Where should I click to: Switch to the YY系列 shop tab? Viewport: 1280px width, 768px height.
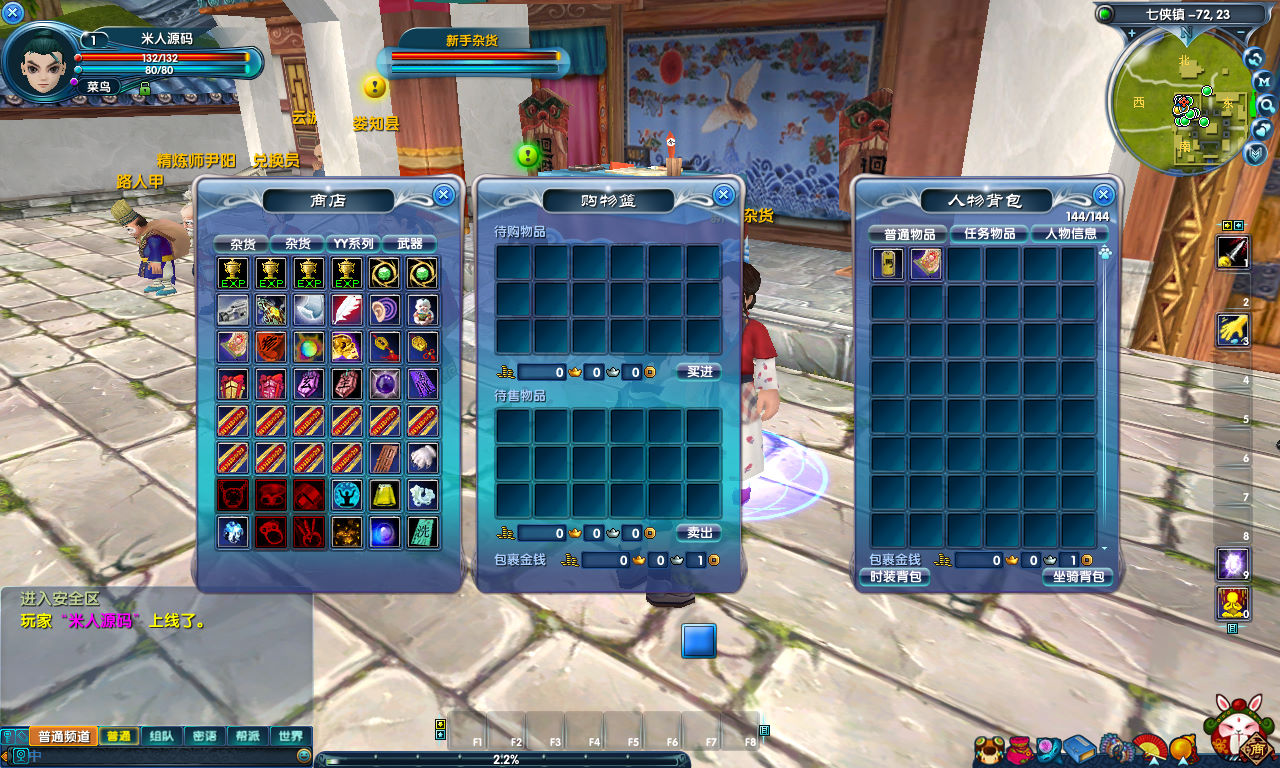tap(353, 244)
